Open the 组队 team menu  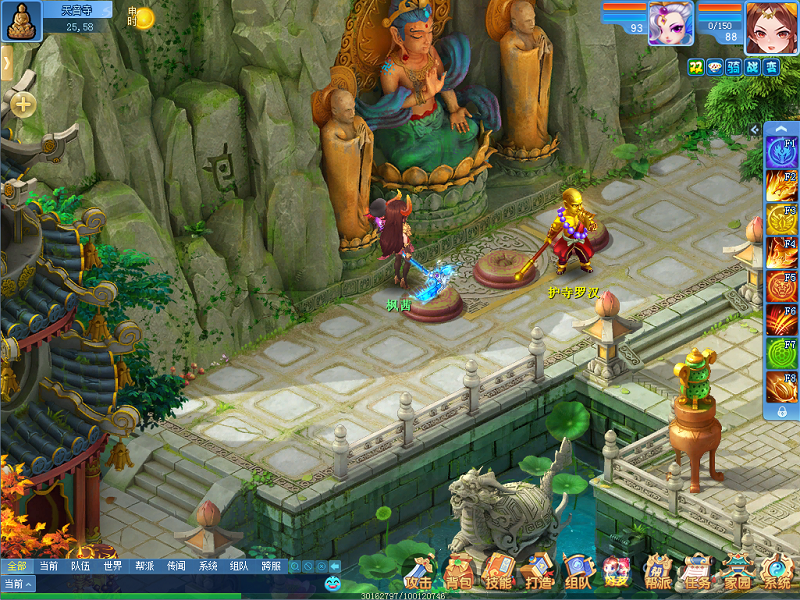pyautogui.click(x=578, y=573)
